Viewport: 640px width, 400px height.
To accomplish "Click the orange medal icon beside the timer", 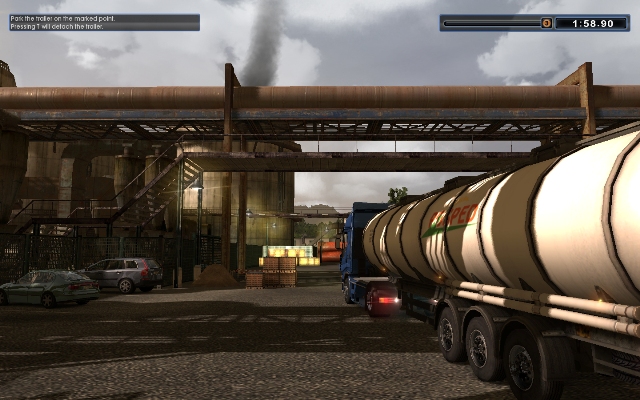I will (x=546, y=22).
